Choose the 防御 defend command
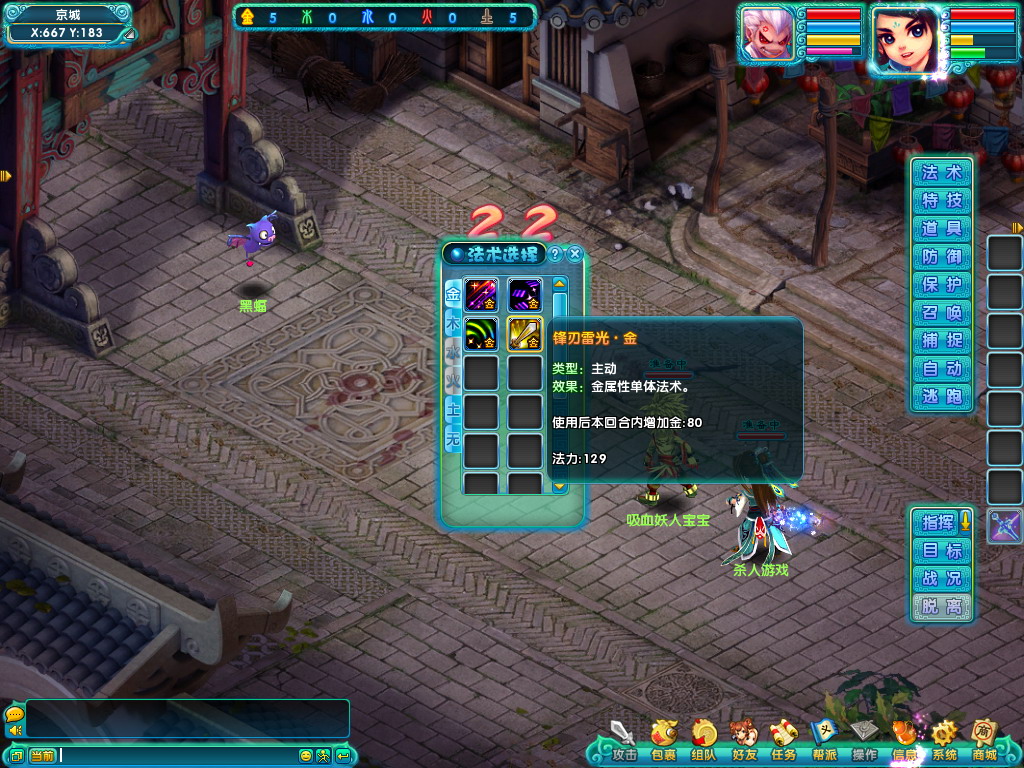1024x768 pixels. click(941, 256)
